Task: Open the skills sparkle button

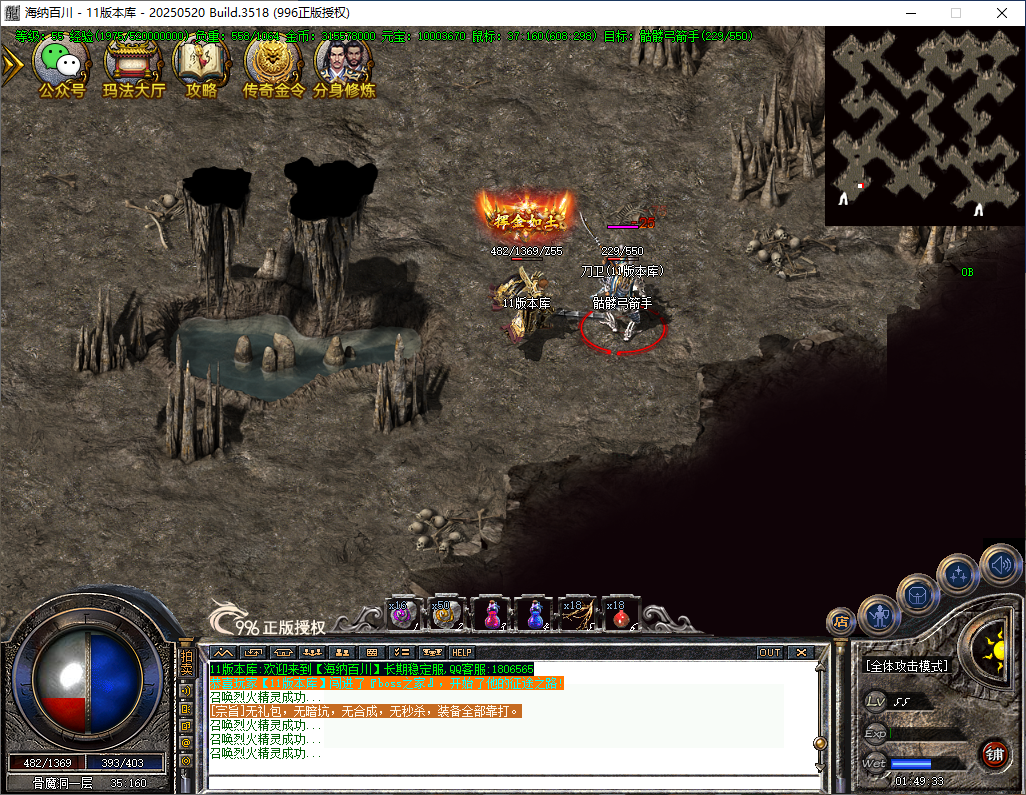Action: [x=957, y=575]
